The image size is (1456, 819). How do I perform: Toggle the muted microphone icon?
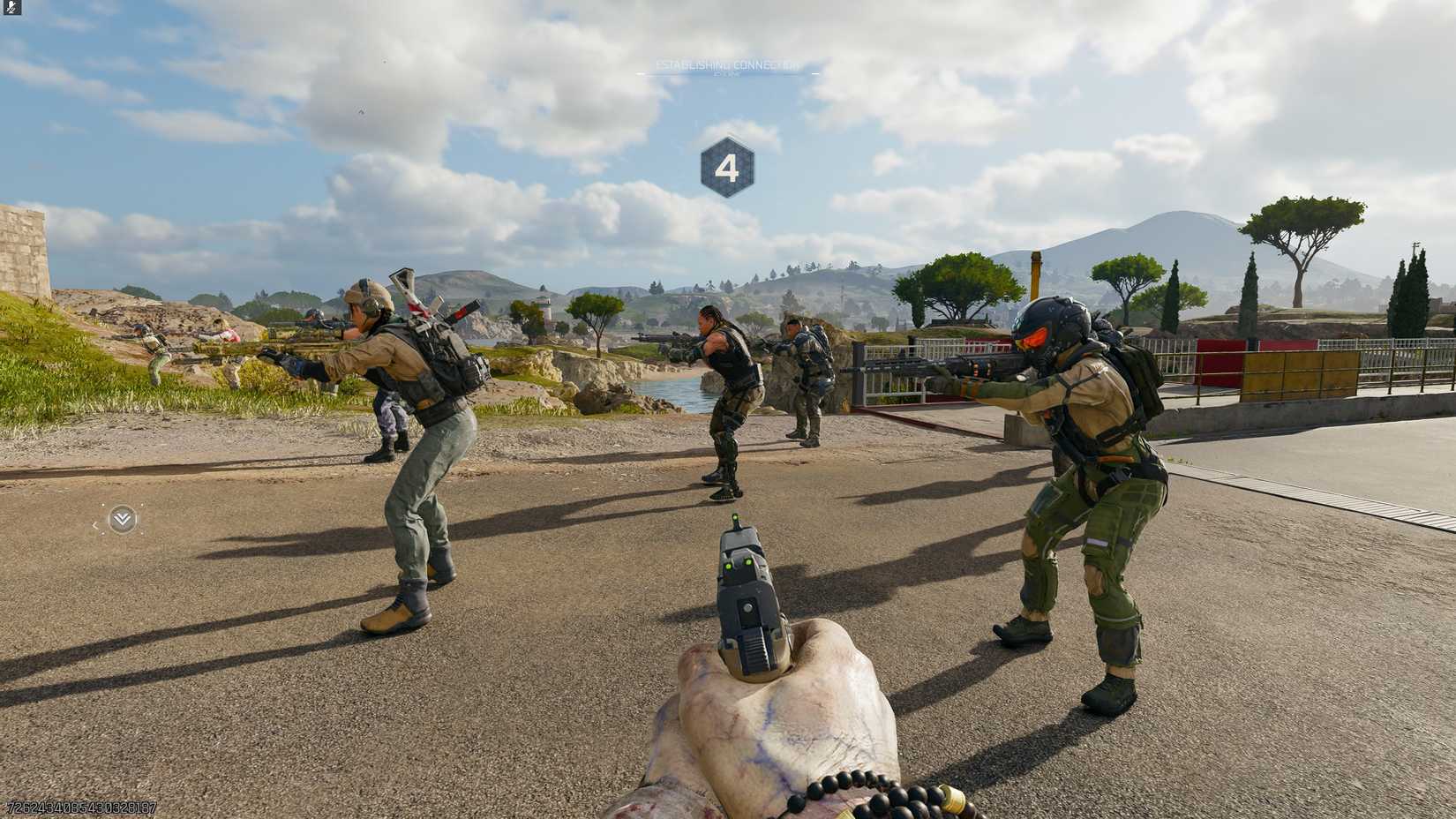11,8
